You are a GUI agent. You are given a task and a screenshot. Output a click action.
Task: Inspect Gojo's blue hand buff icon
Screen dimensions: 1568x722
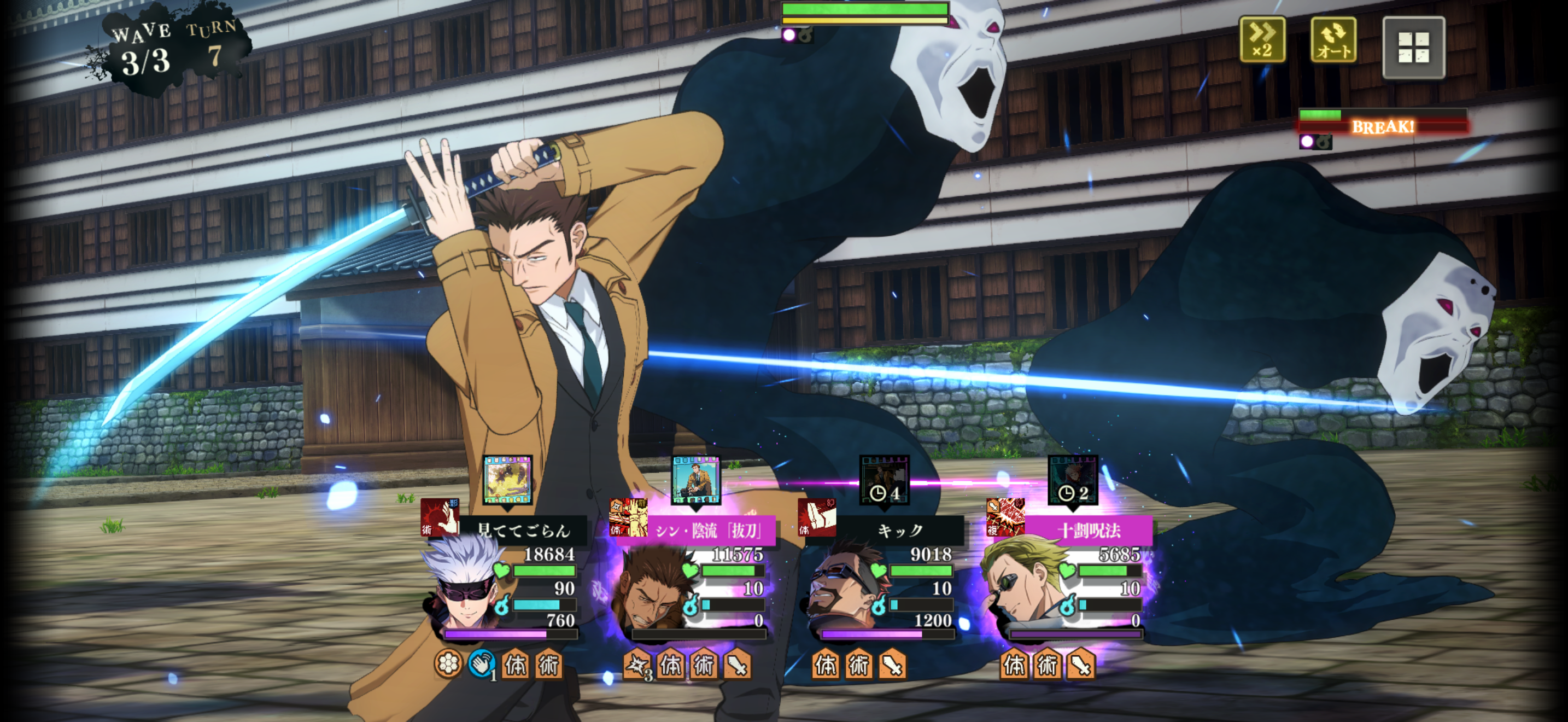tap(482, 664)
